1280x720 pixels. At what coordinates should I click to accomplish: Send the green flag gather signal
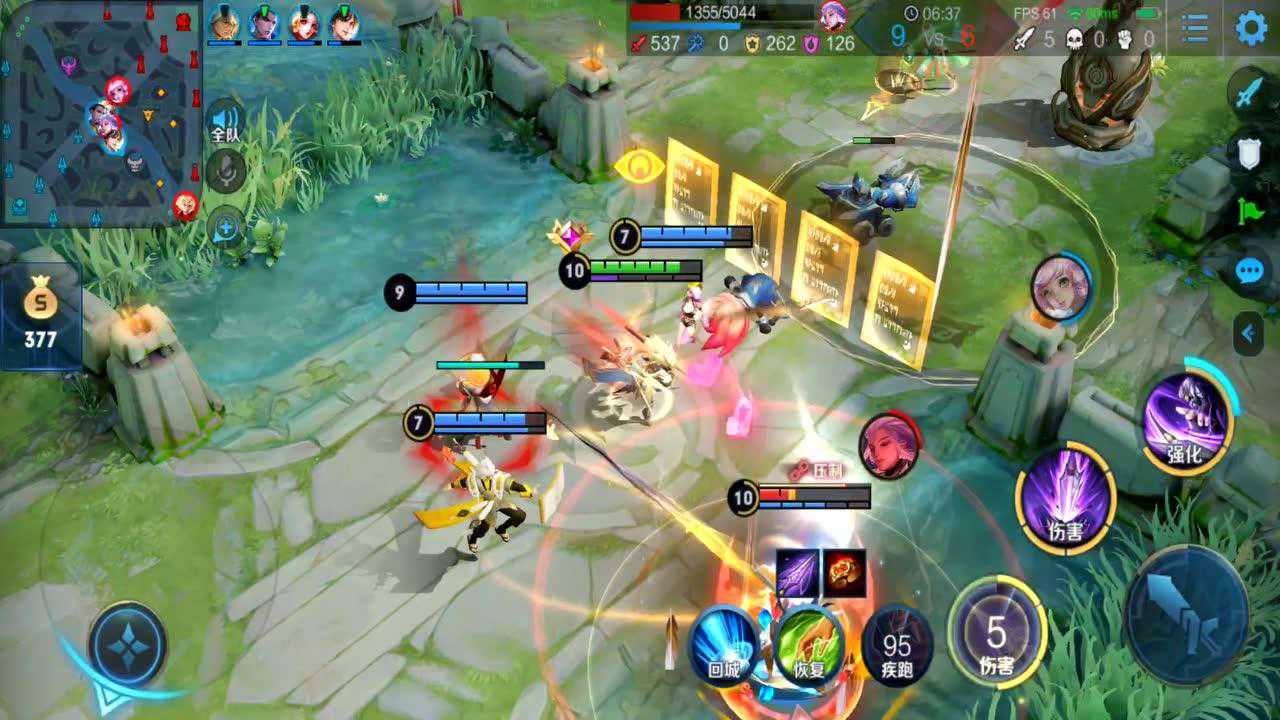1250,210
